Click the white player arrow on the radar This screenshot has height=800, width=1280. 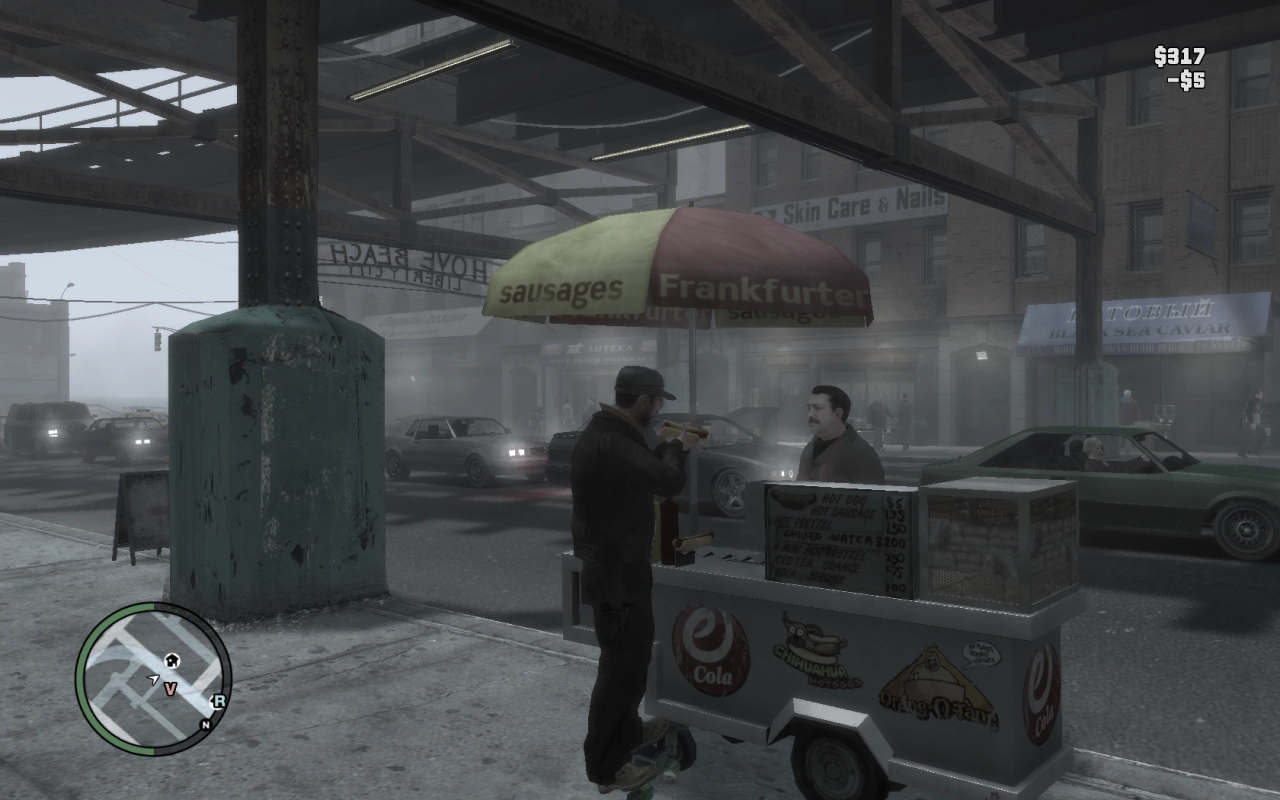coord(153,680)
